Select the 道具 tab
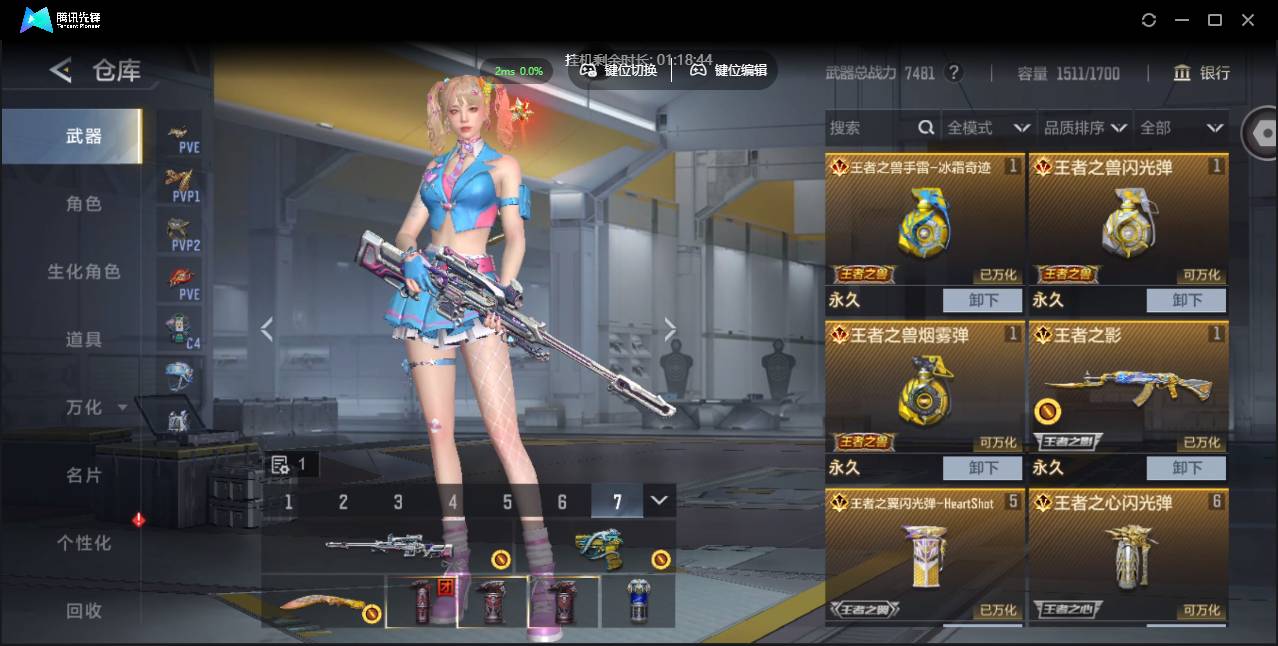Image resolution: width=1278 pixels, height=646 pixels. [84, 340]
